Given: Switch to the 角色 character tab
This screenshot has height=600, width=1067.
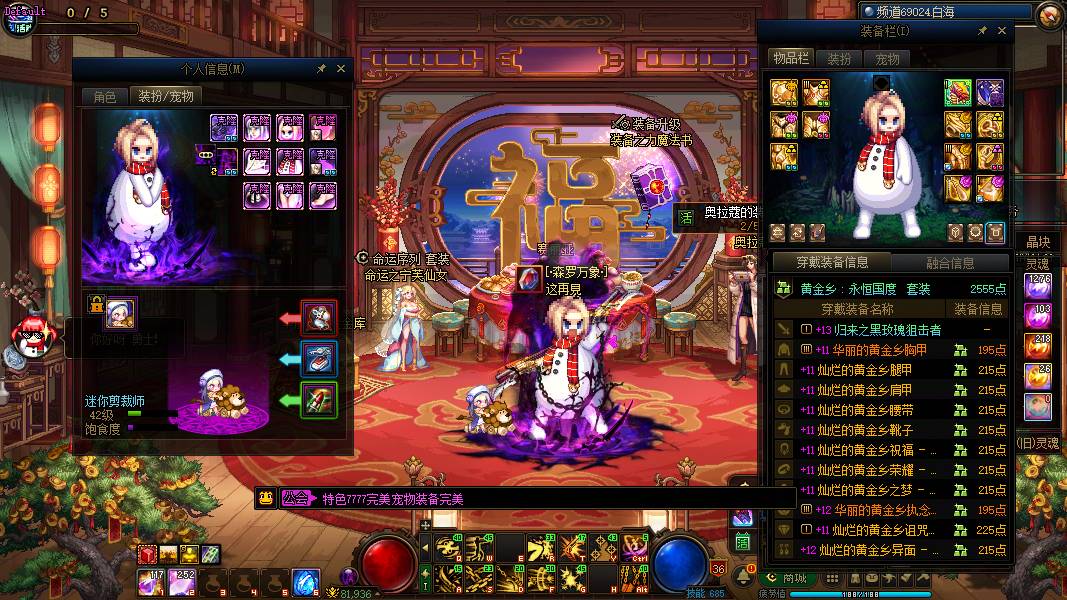Looking at the screenshot, I should [105, 96].
